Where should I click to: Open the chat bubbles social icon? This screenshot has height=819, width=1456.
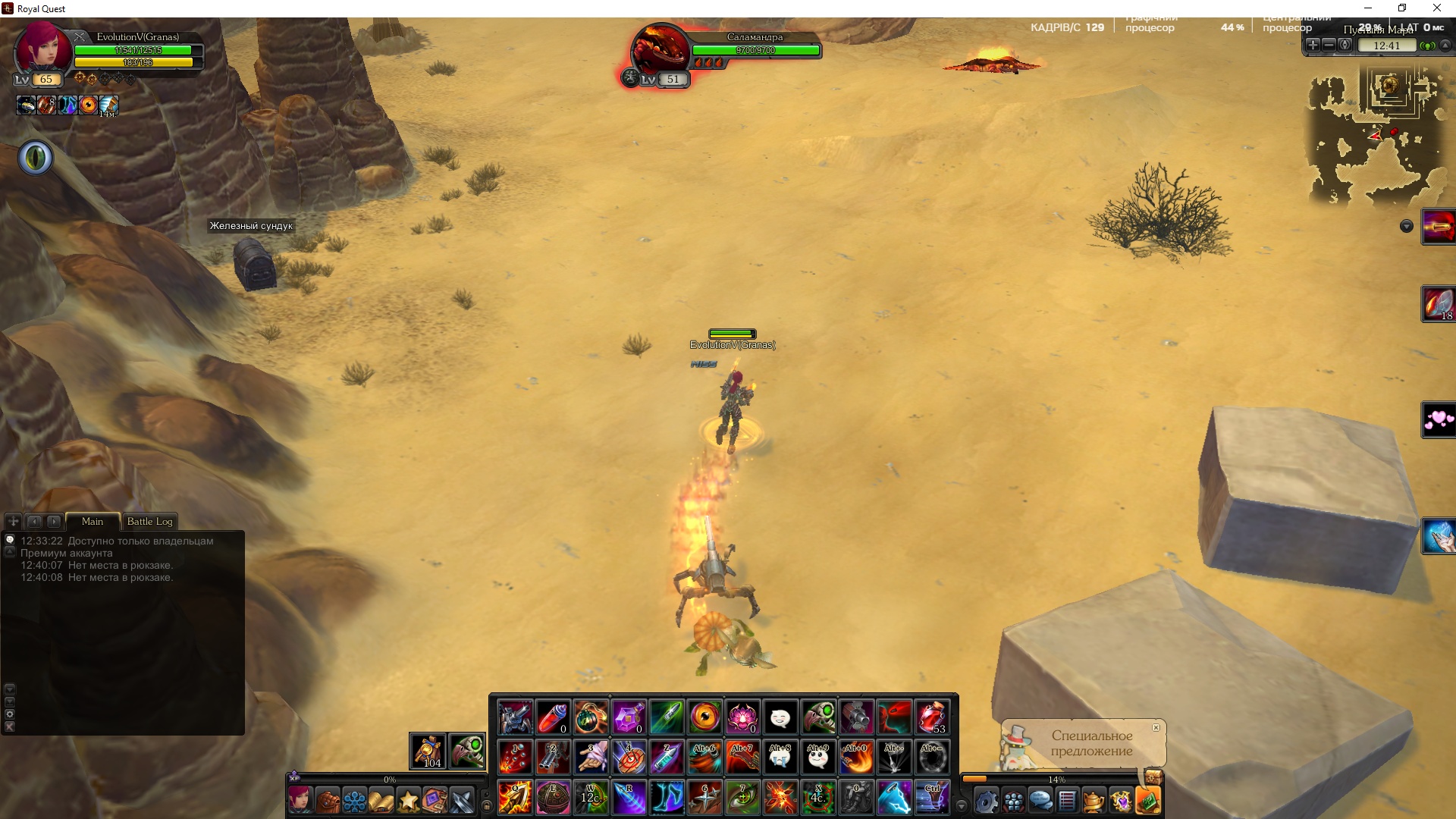tap(1040, 801)
